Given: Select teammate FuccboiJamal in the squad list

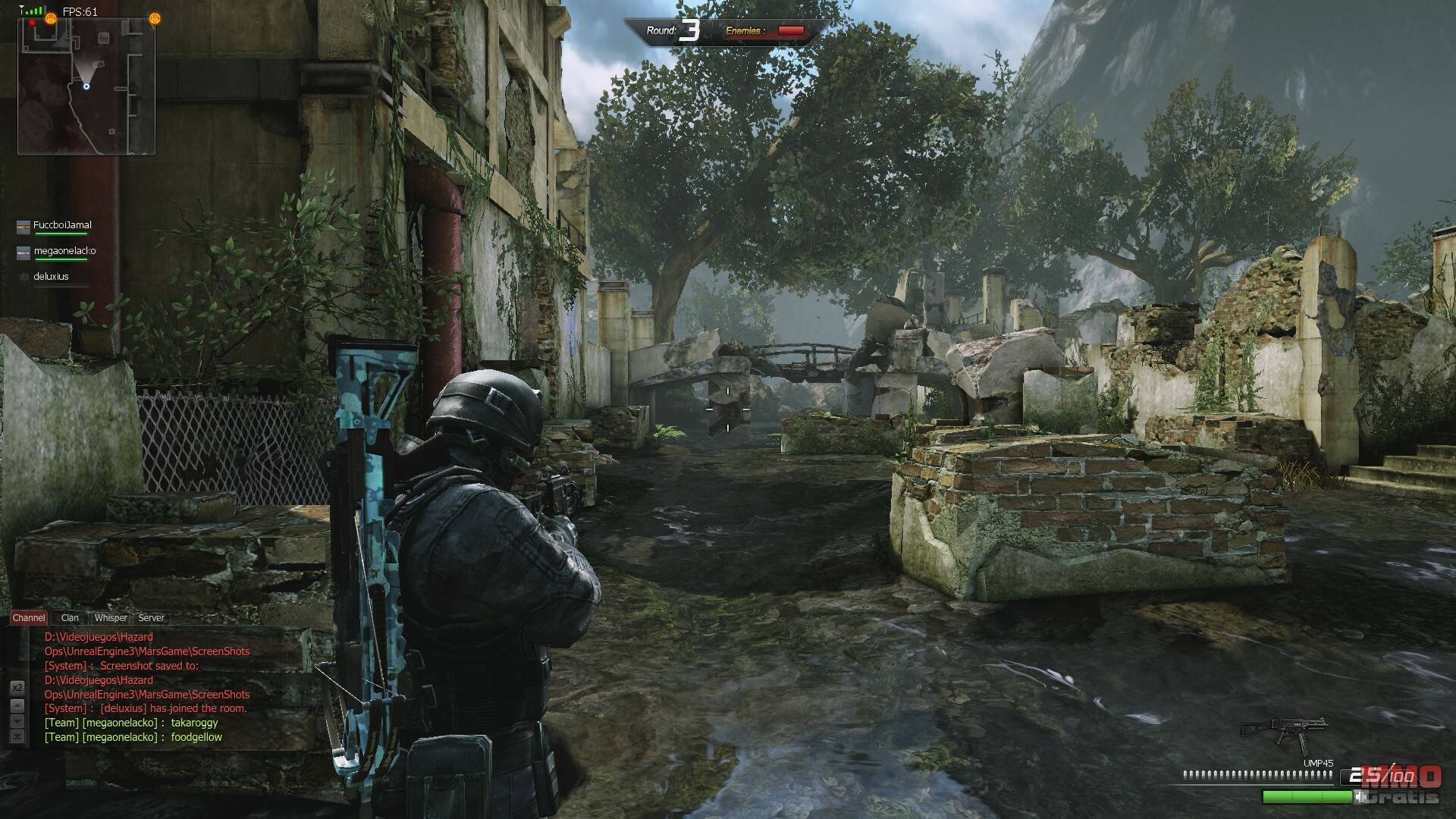Looking at the screenshot, I should tap(62, 225).
